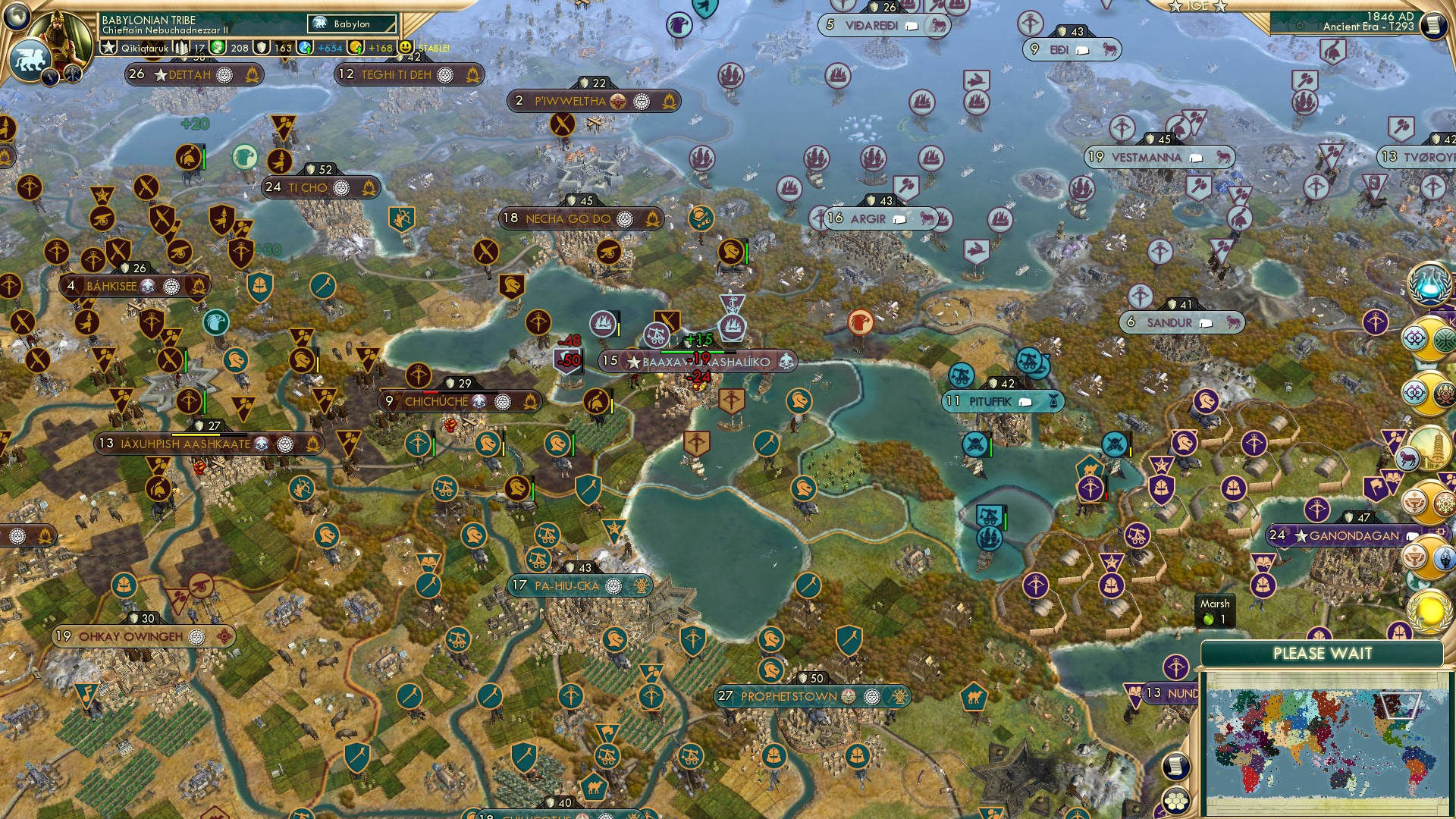This screenshot has height=819, width=1456.
Task: Toggle strategic view with the globe button top-left
Action: (x=17, y=15)
